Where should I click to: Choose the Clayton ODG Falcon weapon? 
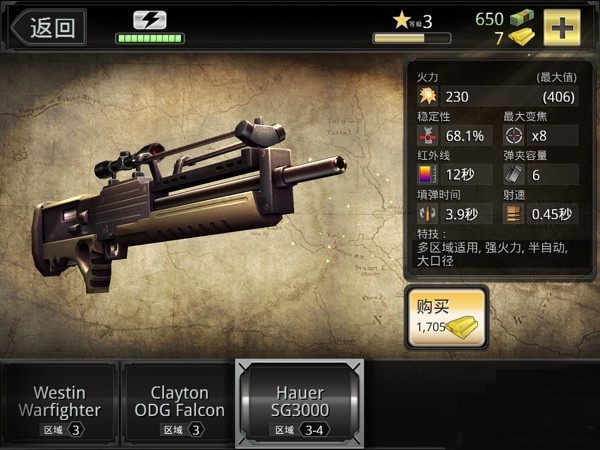coord(179,403)
